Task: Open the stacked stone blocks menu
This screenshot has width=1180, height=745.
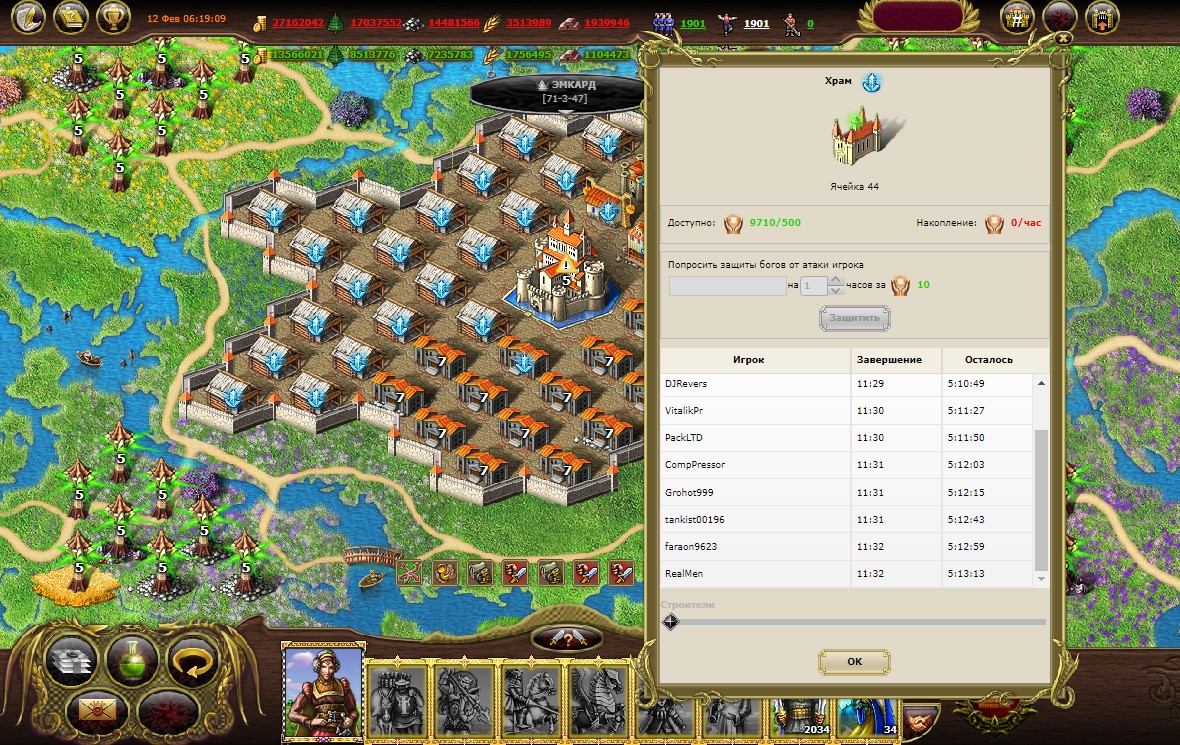Action: tap(73, 661)
